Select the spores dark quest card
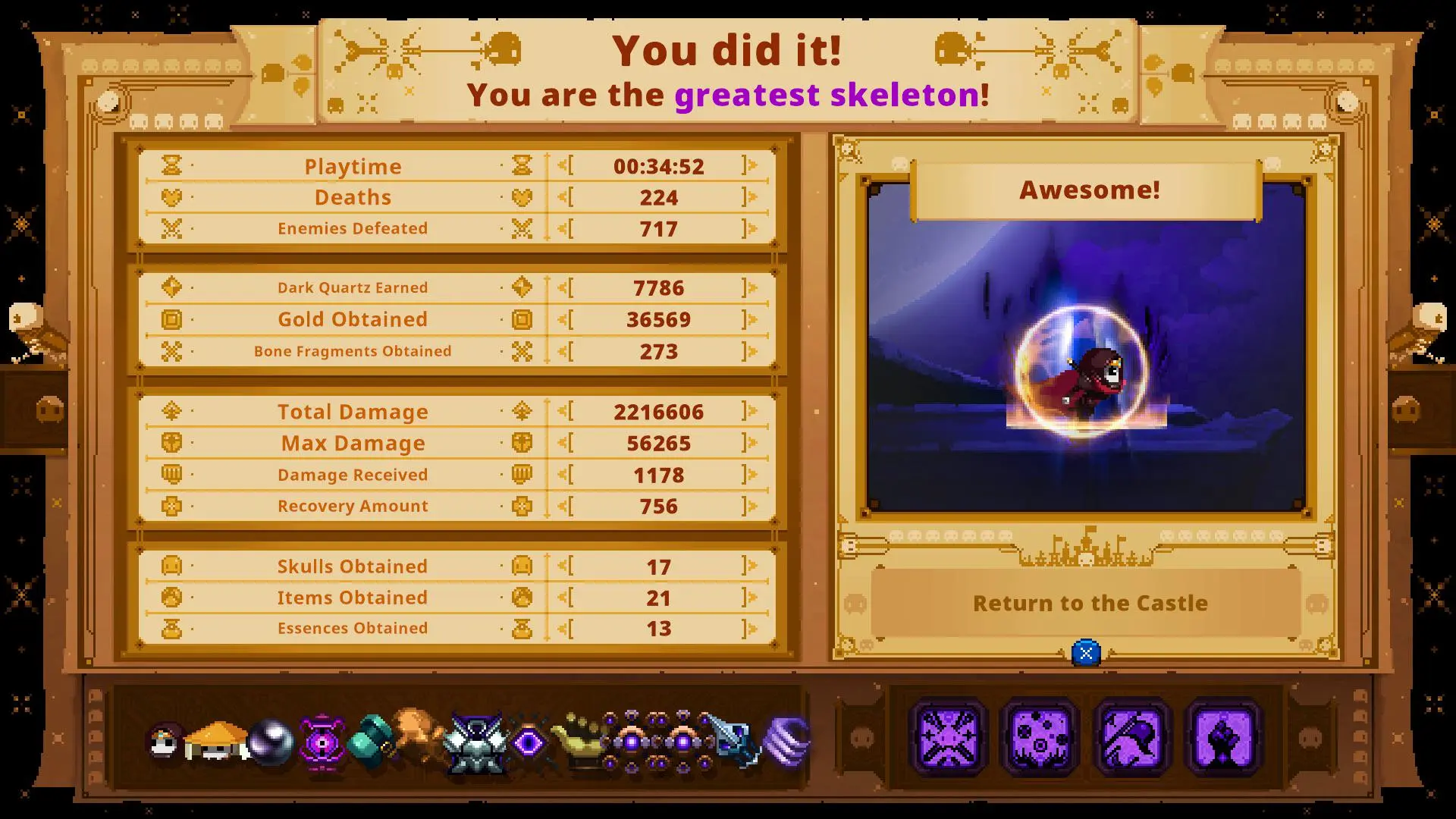Viewport: 1456px width, 819px height. tap(1040, 736)
